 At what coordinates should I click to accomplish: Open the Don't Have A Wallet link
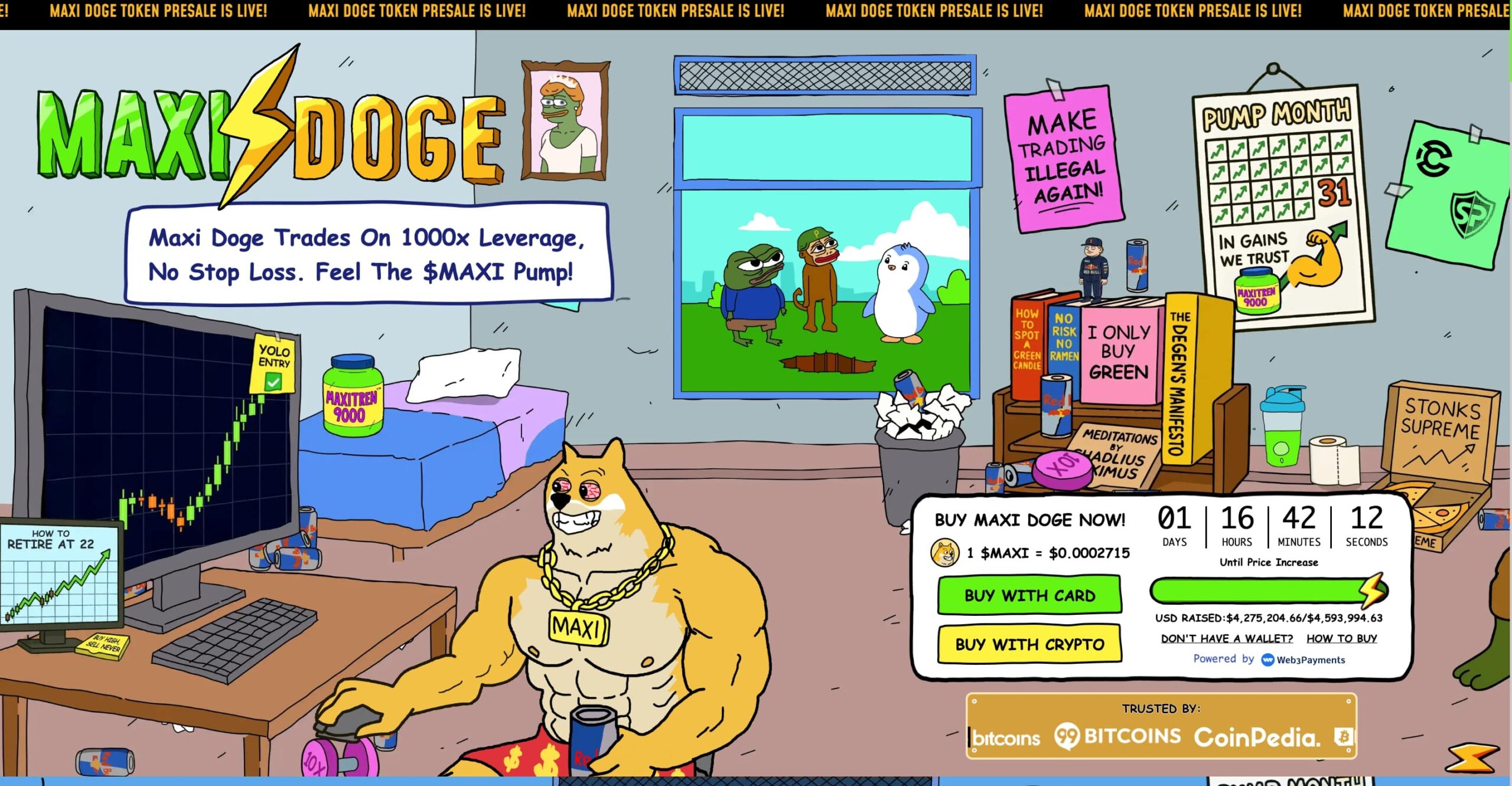(1226, 638)
